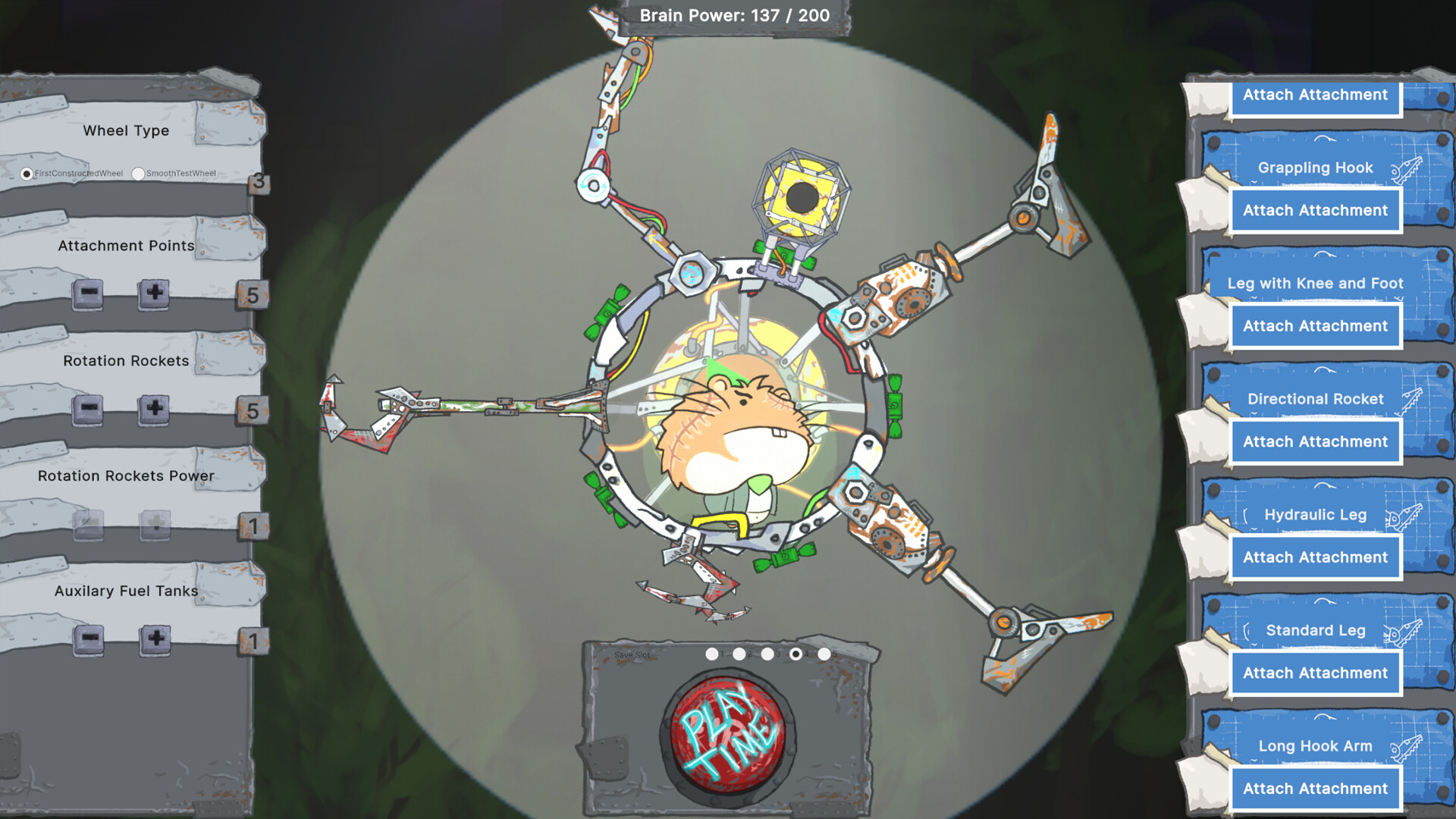Screen dimensions: 1456x819
Task: Attach the Leg with Knee and Foot
Action: [1315, 325]
